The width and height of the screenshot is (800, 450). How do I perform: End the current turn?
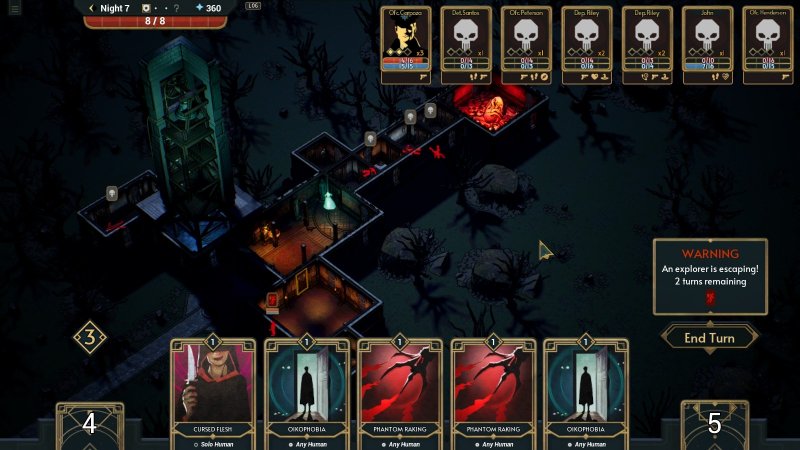coord(709,337)
